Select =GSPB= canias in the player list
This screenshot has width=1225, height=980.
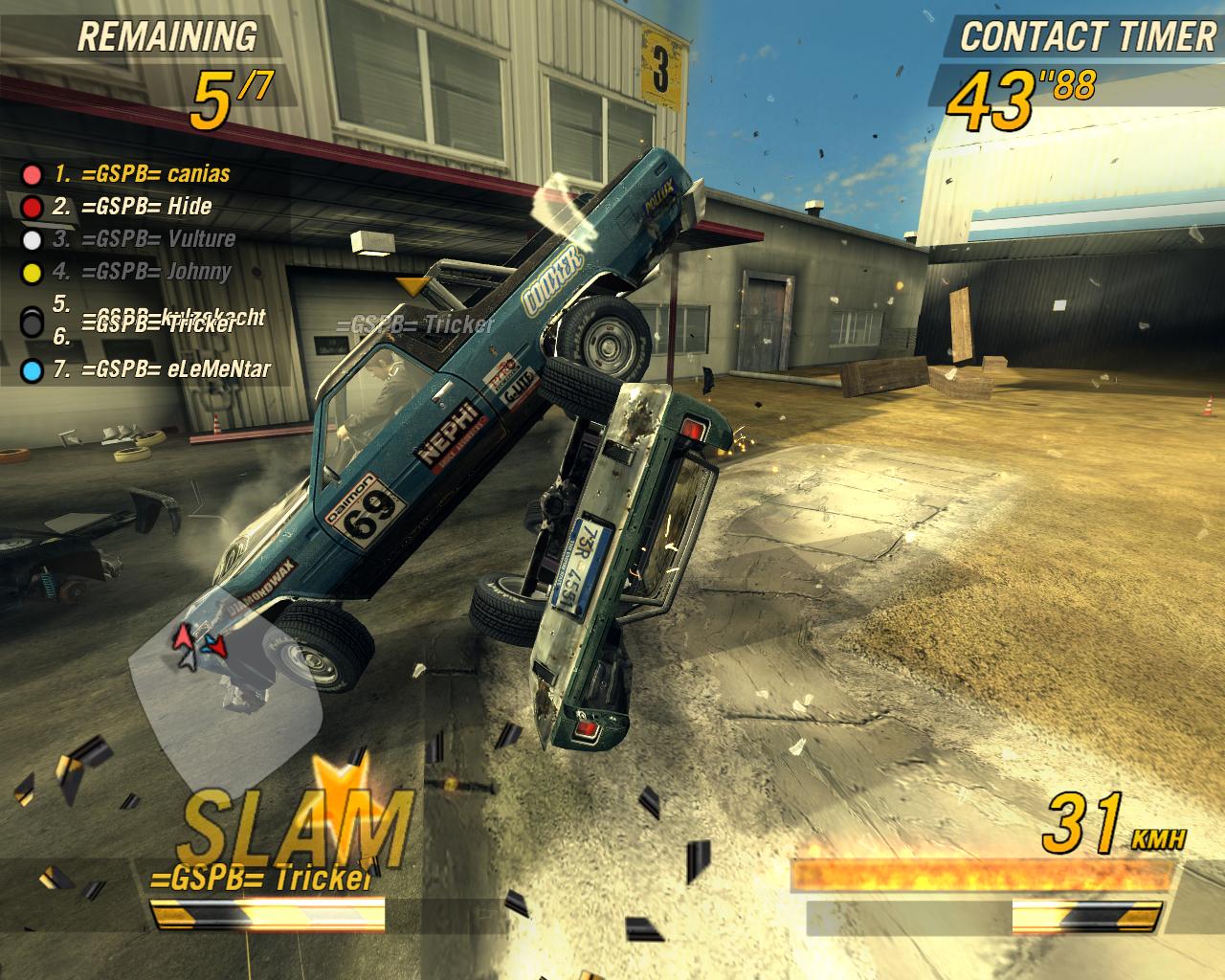coord(142,174)
